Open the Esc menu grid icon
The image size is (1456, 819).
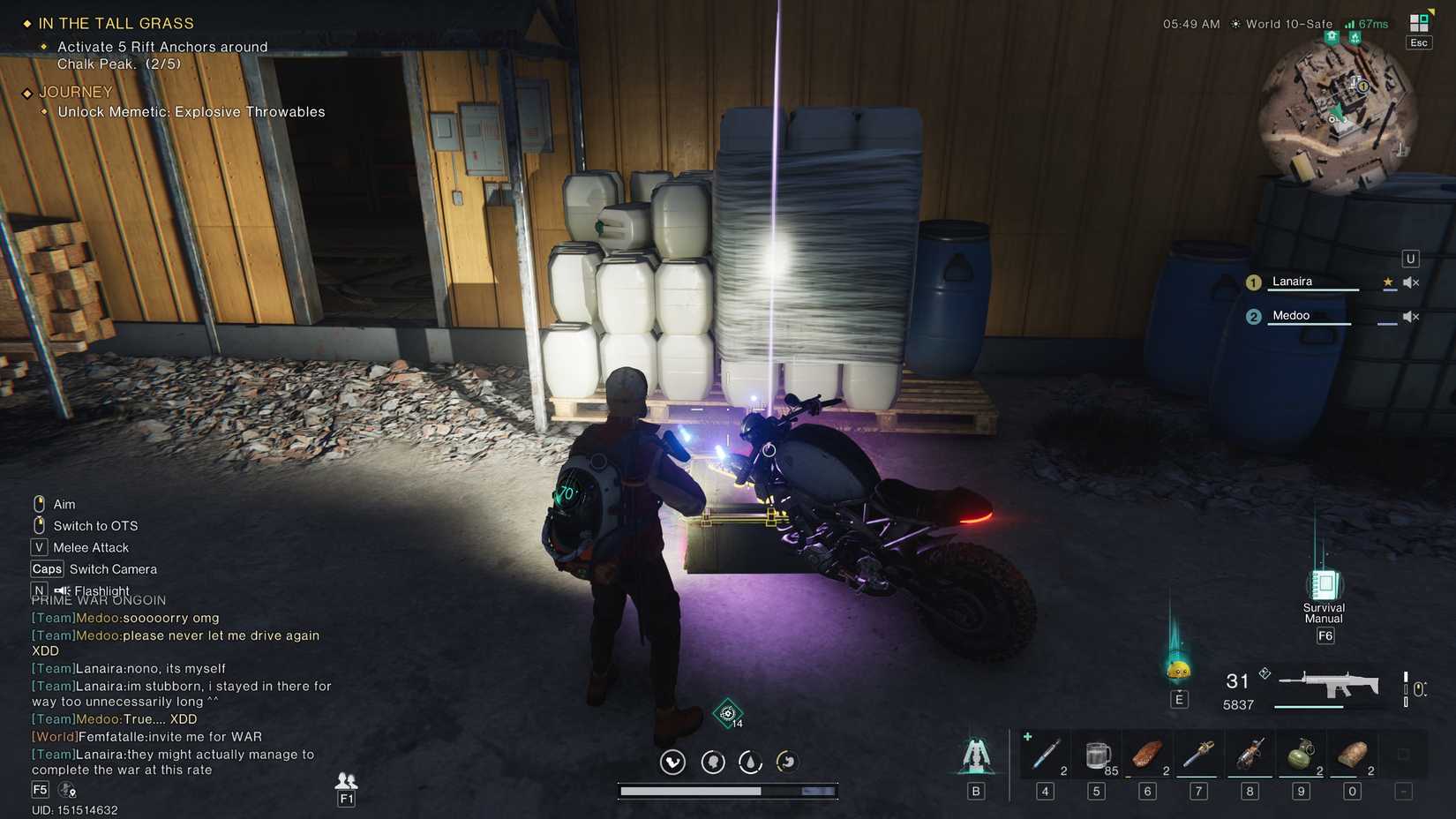coord(1418,22)
